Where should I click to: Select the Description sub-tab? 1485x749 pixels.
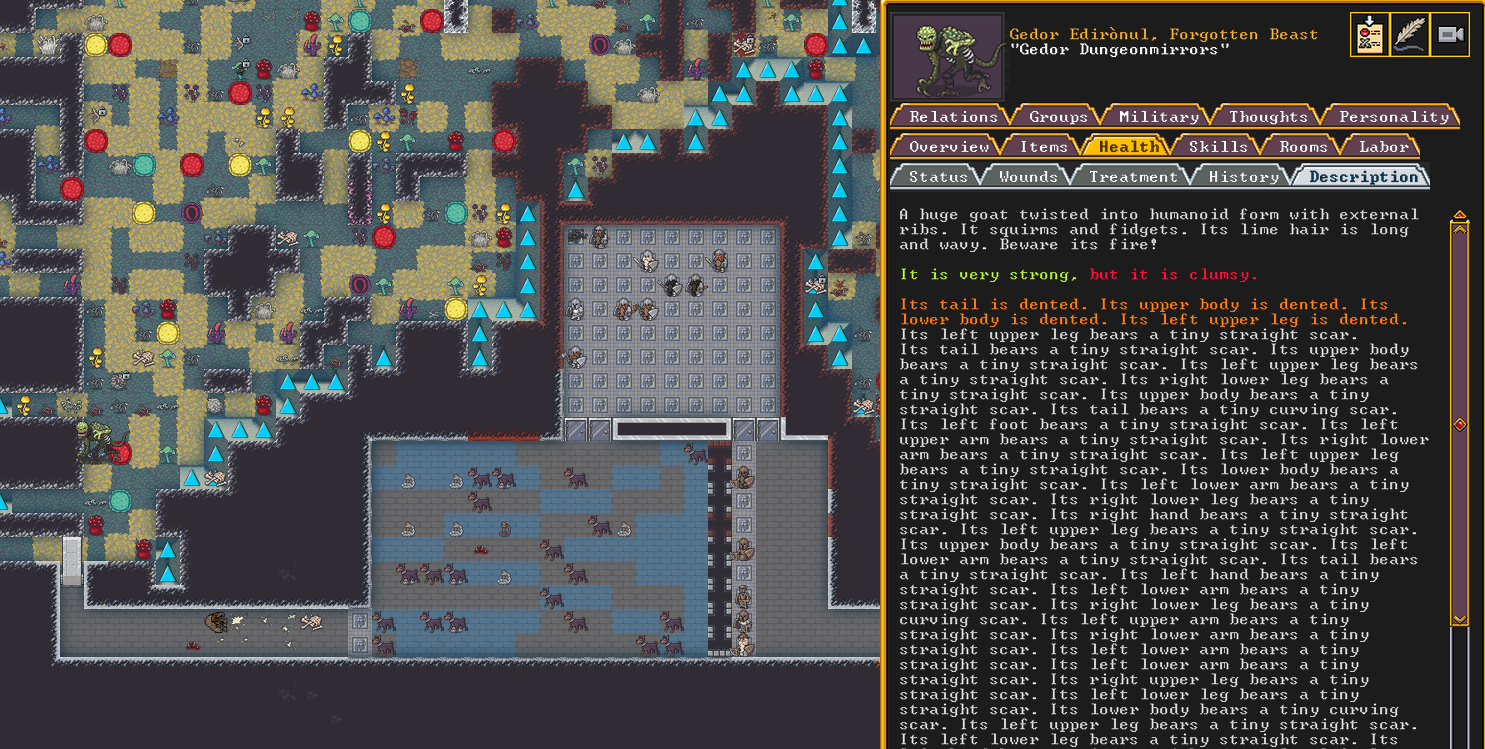(1364, 177)
